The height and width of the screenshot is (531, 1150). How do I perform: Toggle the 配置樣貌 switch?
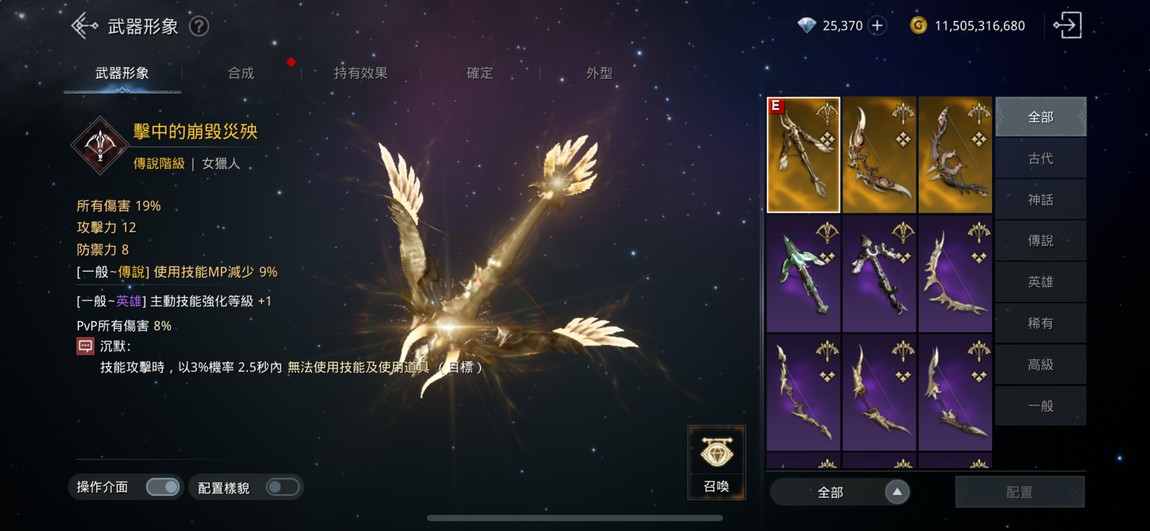(282, 487)
